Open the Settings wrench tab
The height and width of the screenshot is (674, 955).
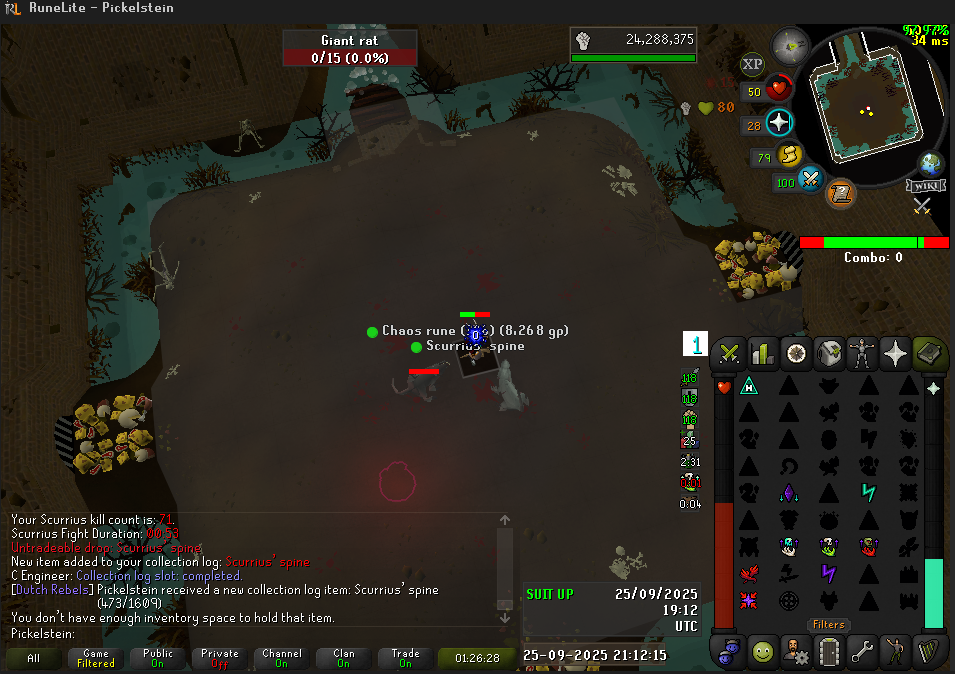tap(862, 652)
